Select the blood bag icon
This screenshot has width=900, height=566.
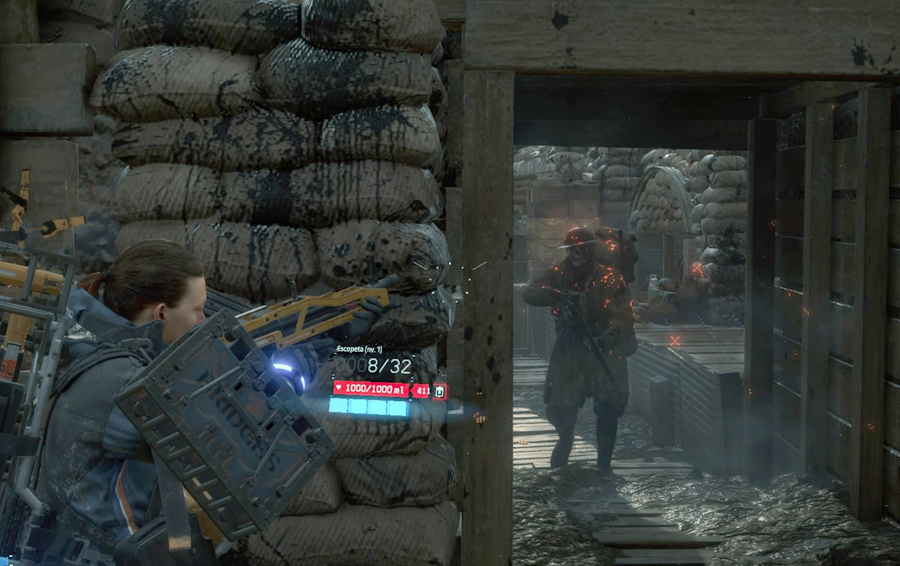[x=440, y=390]
